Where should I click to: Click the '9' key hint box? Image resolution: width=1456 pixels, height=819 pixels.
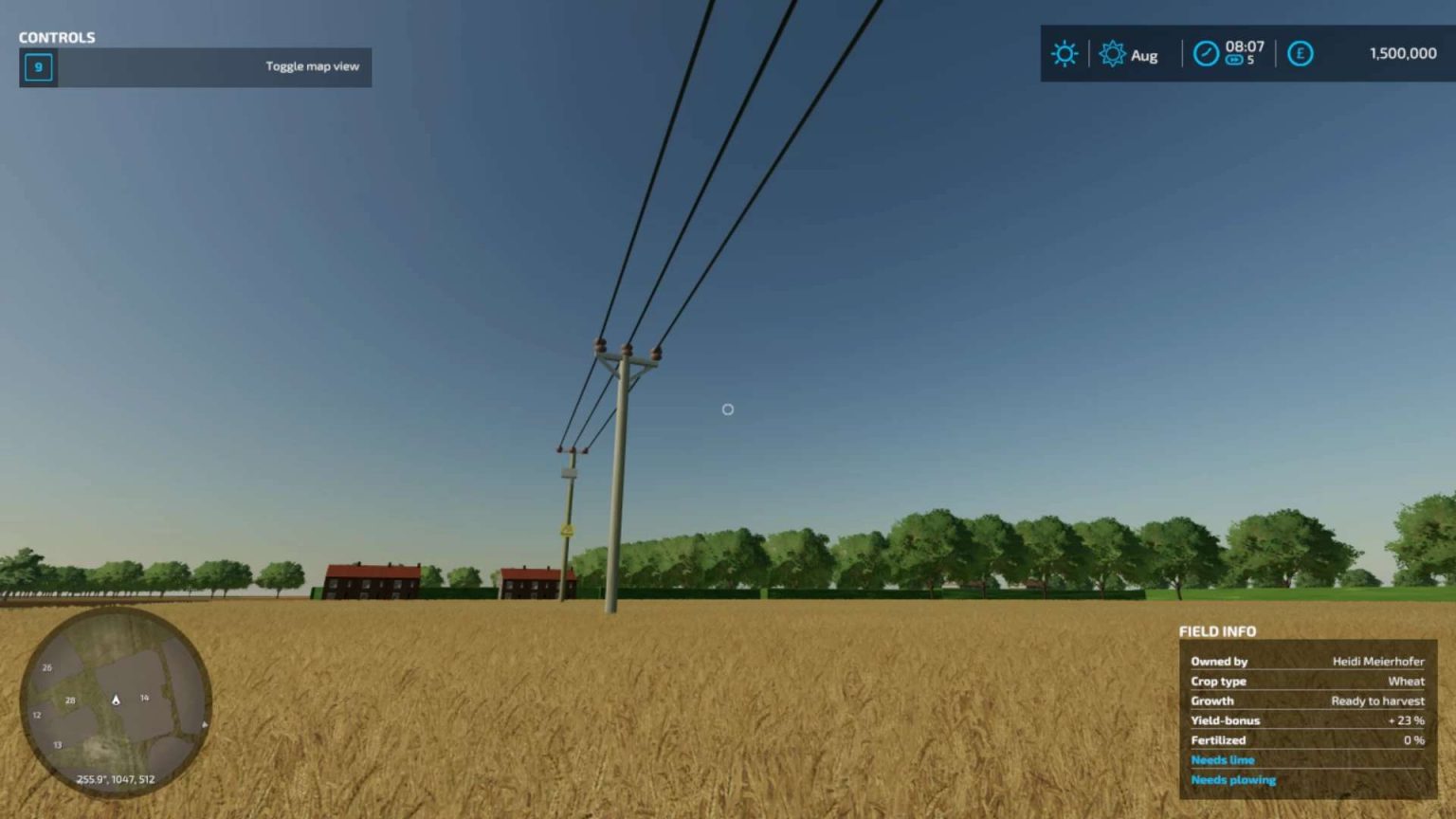(x=37, y=67)
